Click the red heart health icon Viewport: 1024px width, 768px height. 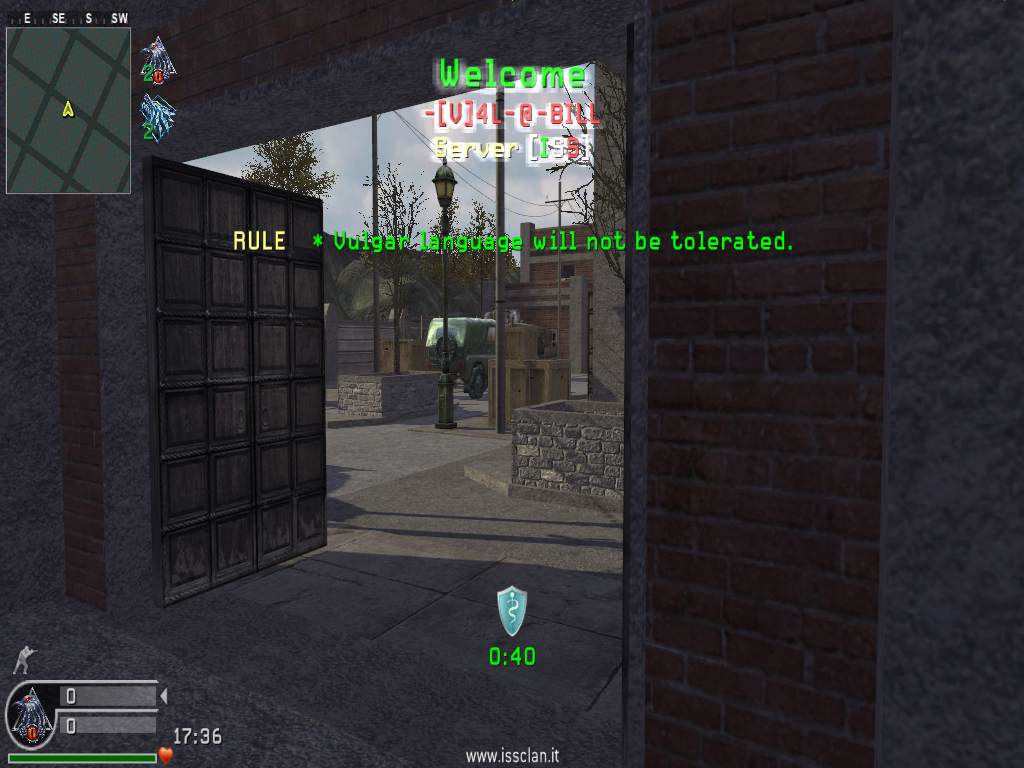[166, 756]
